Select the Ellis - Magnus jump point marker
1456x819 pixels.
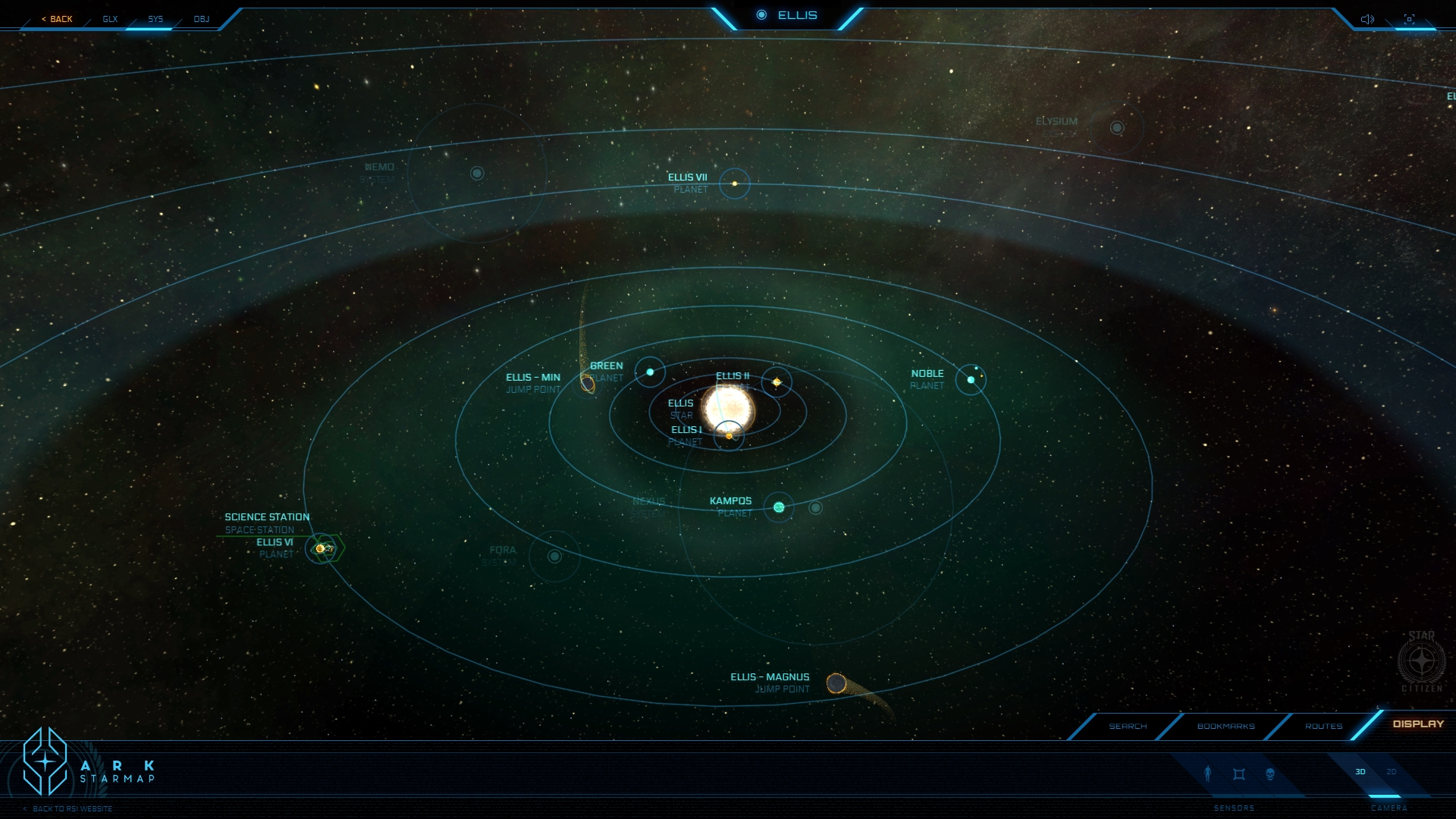pyautogui.click(x=836, y=683)
